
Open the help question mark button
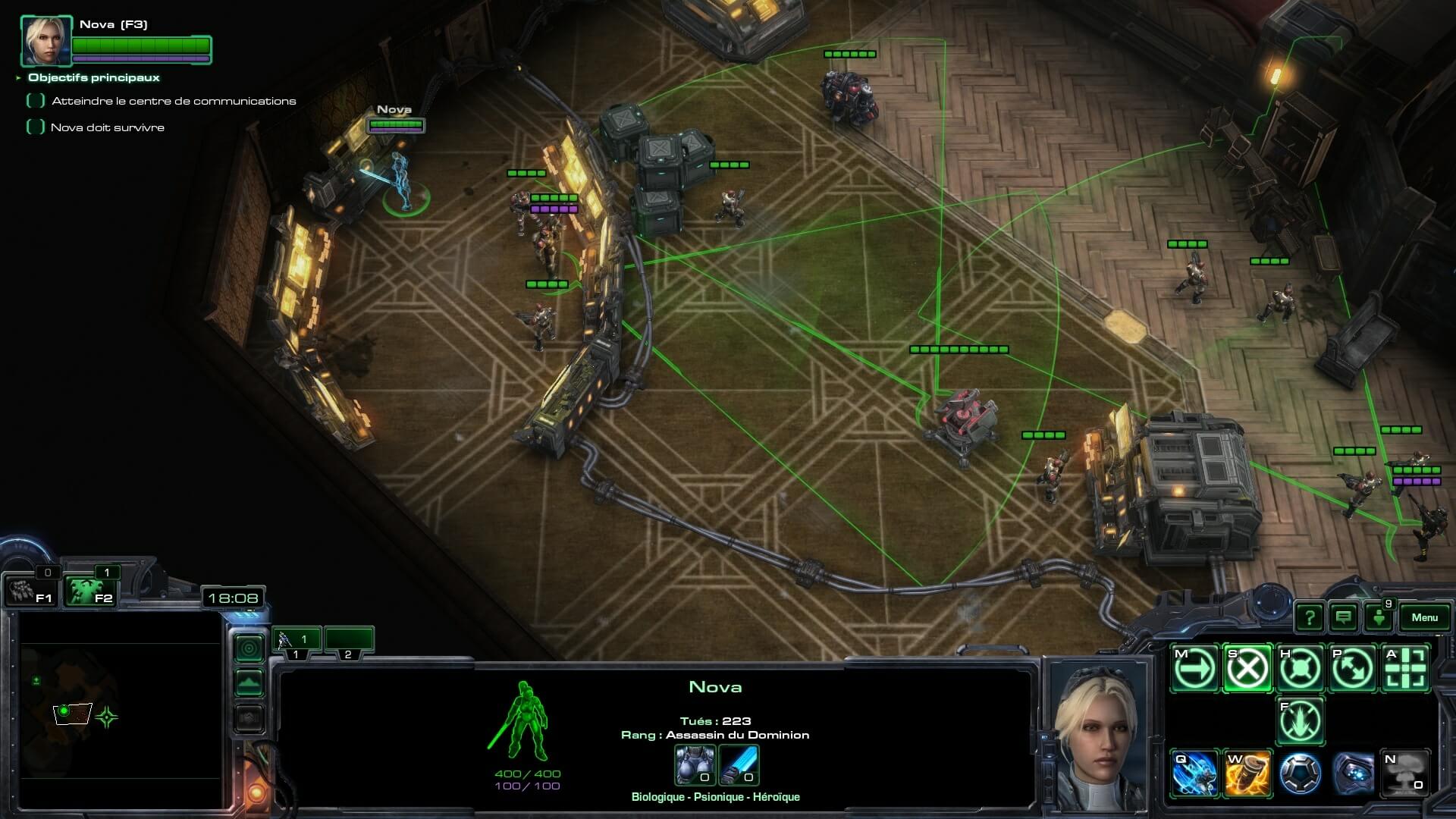1309,617
